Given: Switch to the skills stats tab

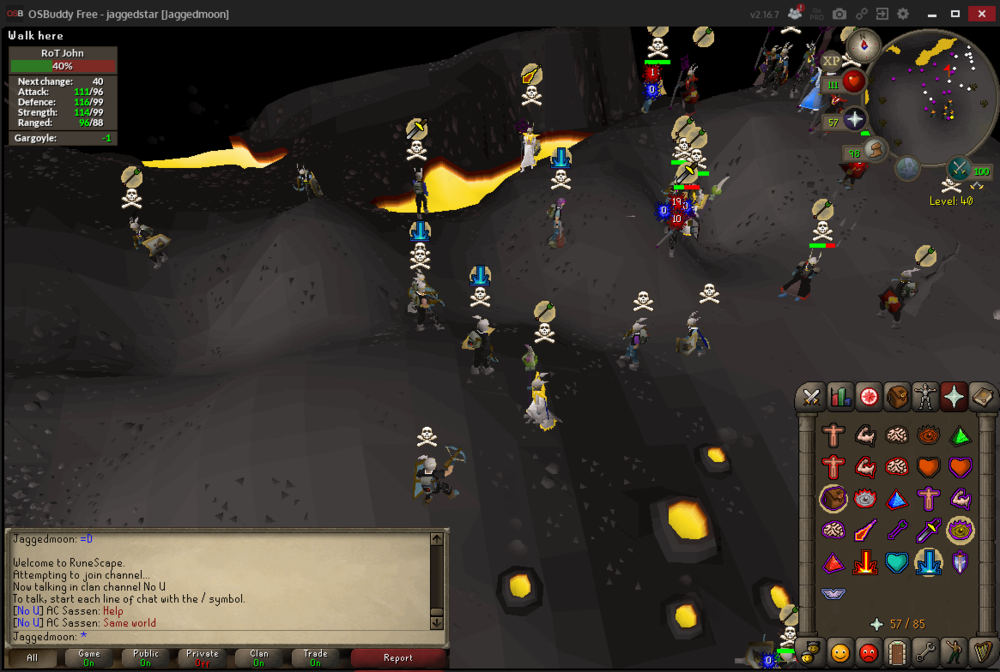Looking at the screenshot, I should (841, 397).
